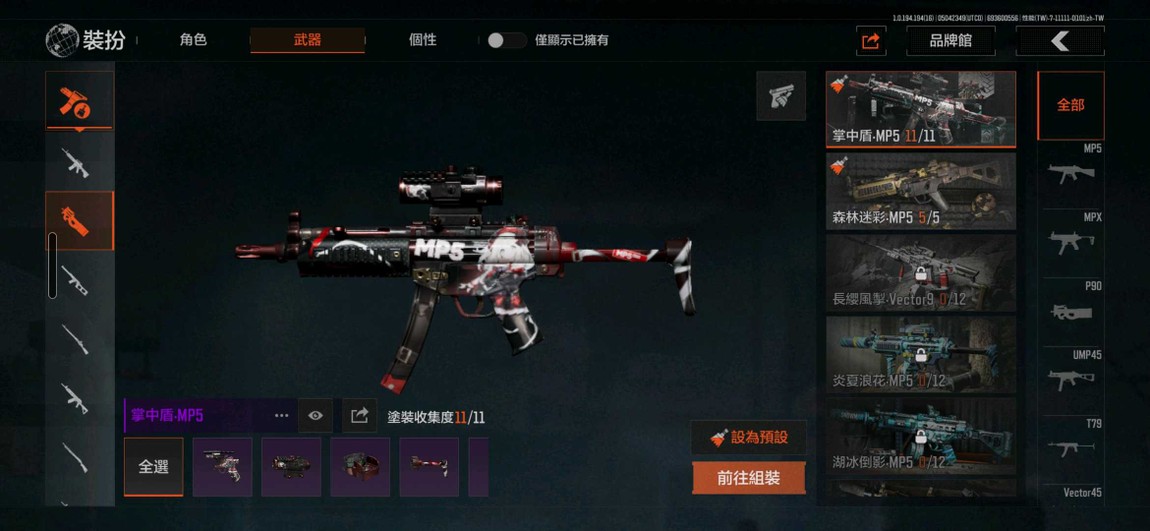Switch to the 角色 tab

pos(193,40)
